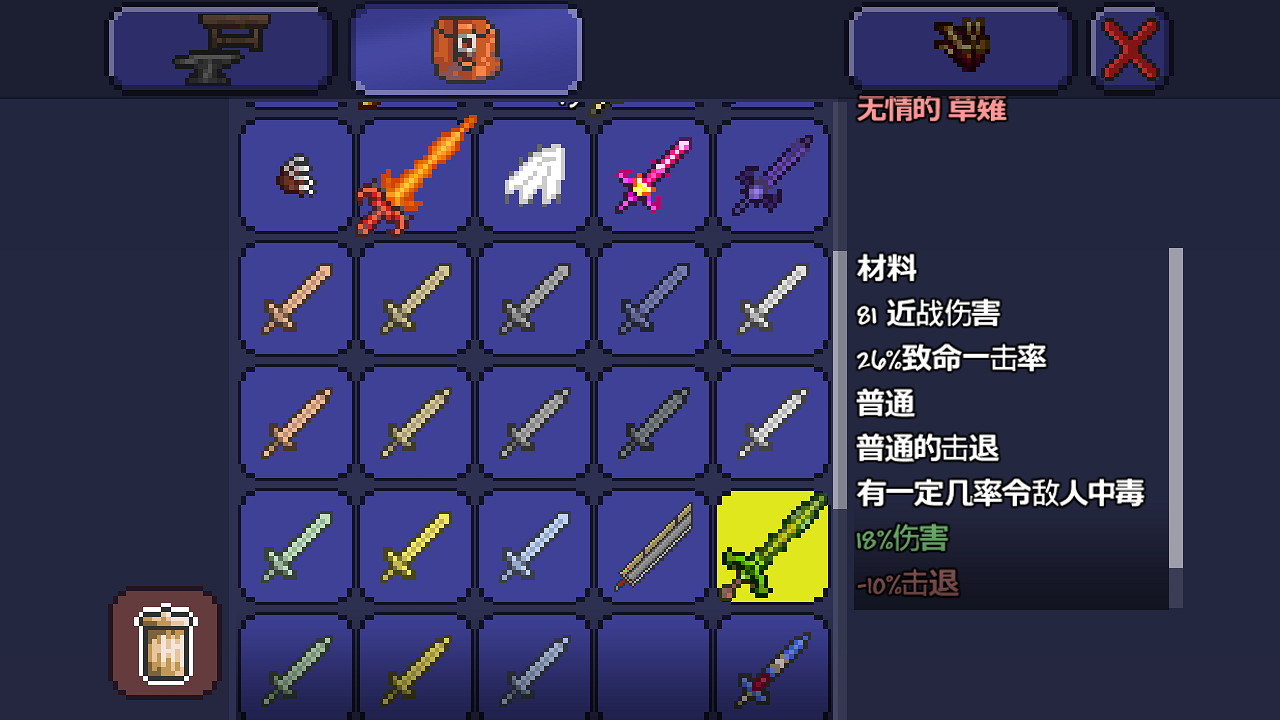This screenshot has width=1280, height=720.
Task: Click the white feather item
Action: click(533, 175)
